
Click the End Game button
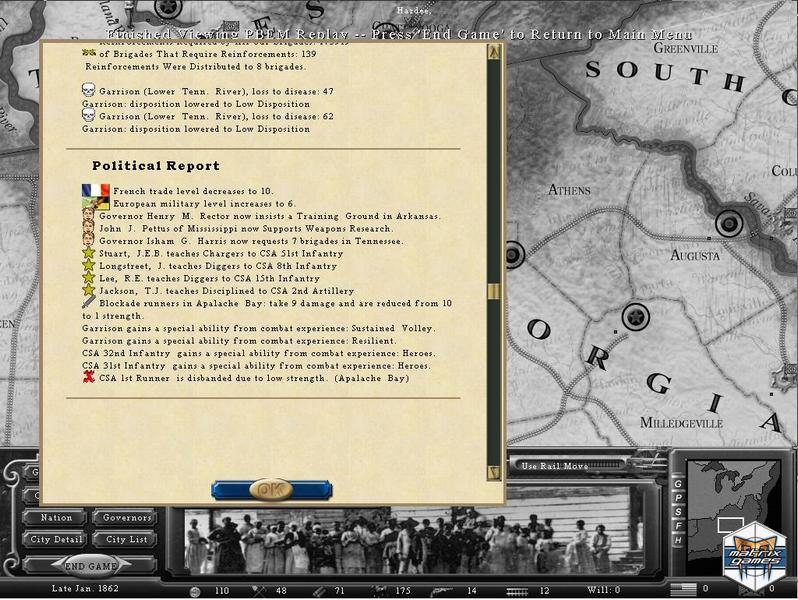click(x=91, y=564)
